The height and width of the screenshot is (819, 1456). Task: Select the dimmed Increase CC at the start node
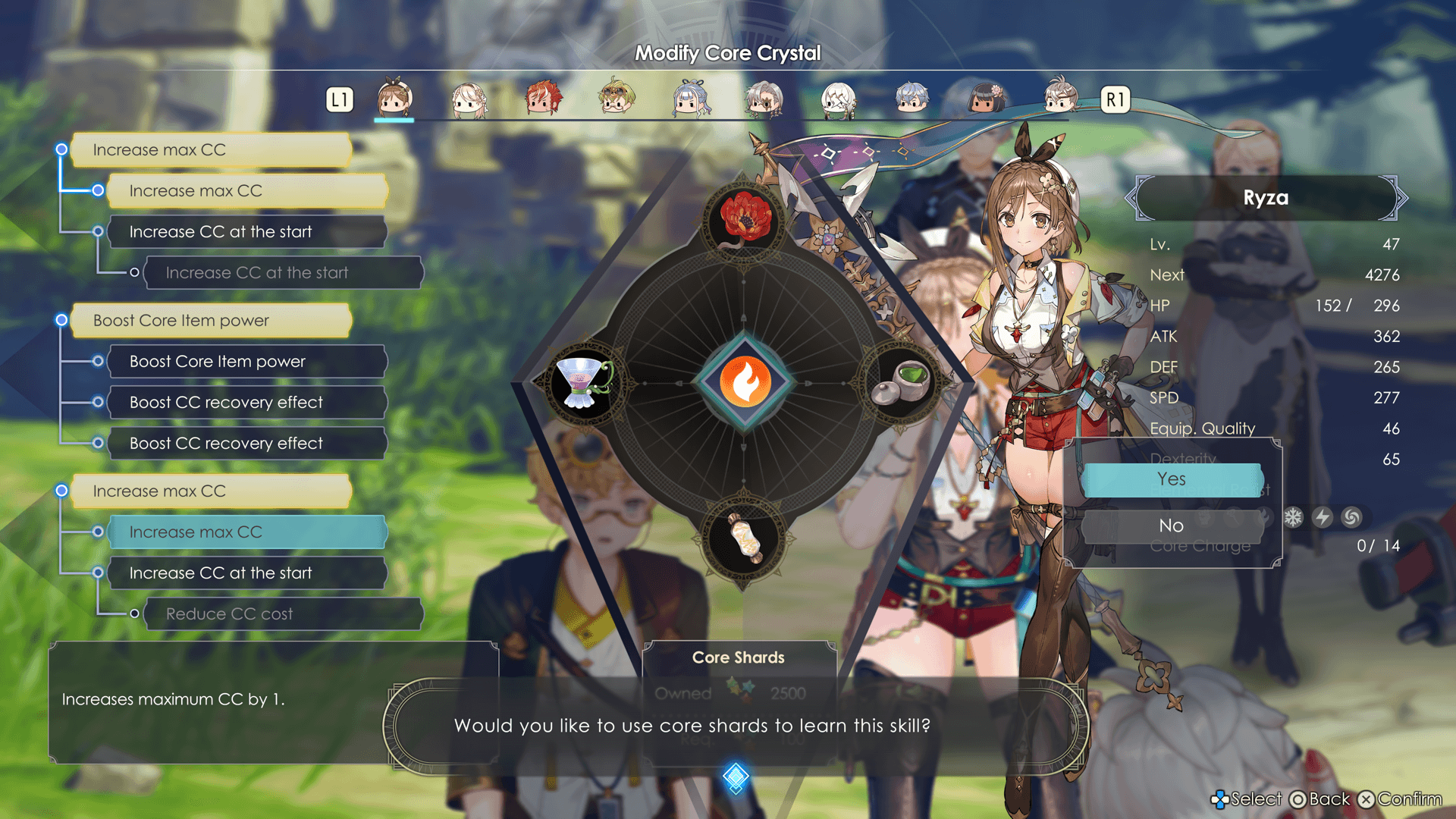(283, 273)
